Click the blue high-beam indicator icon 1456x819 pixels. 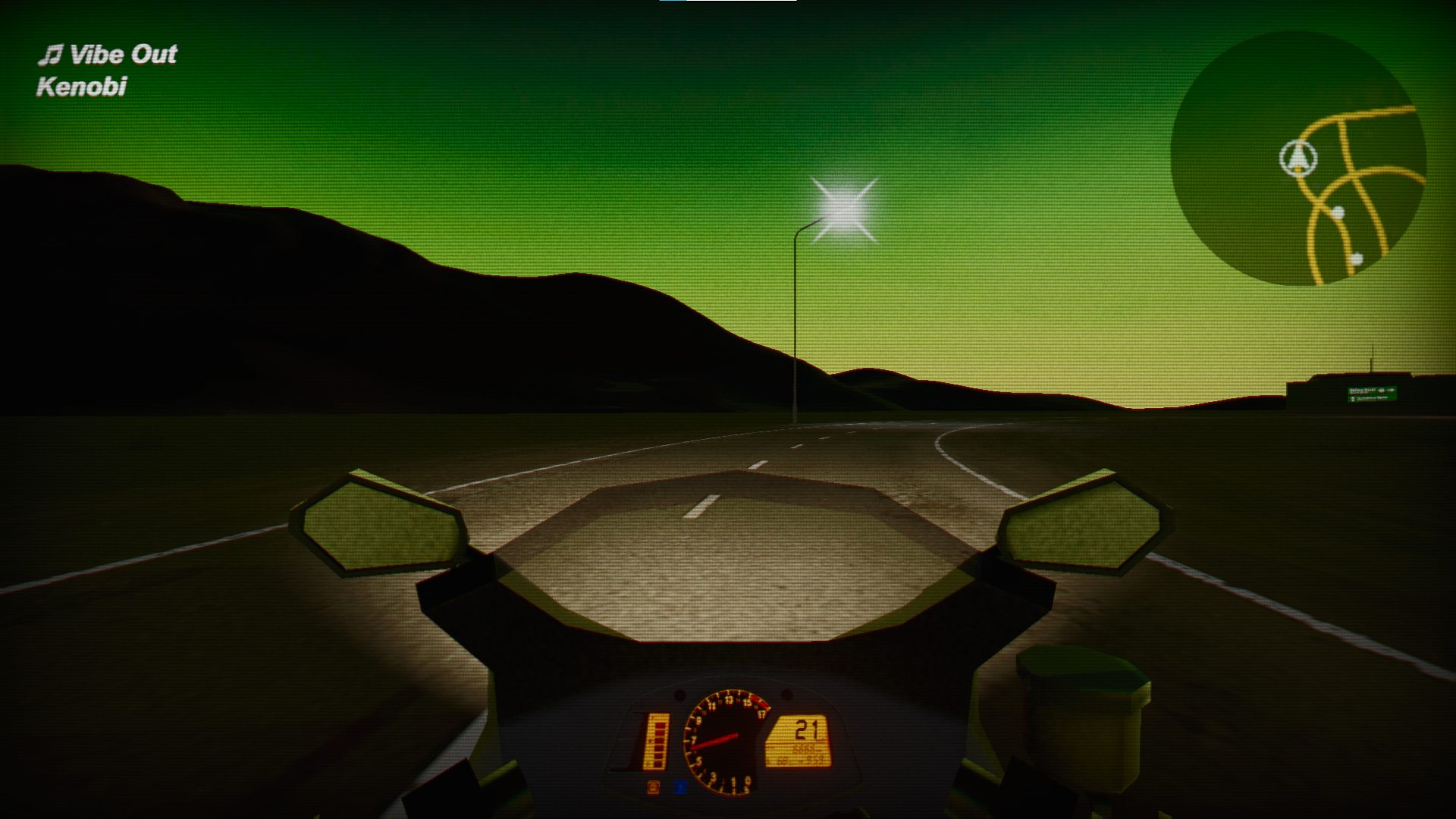tap(680, 789)
